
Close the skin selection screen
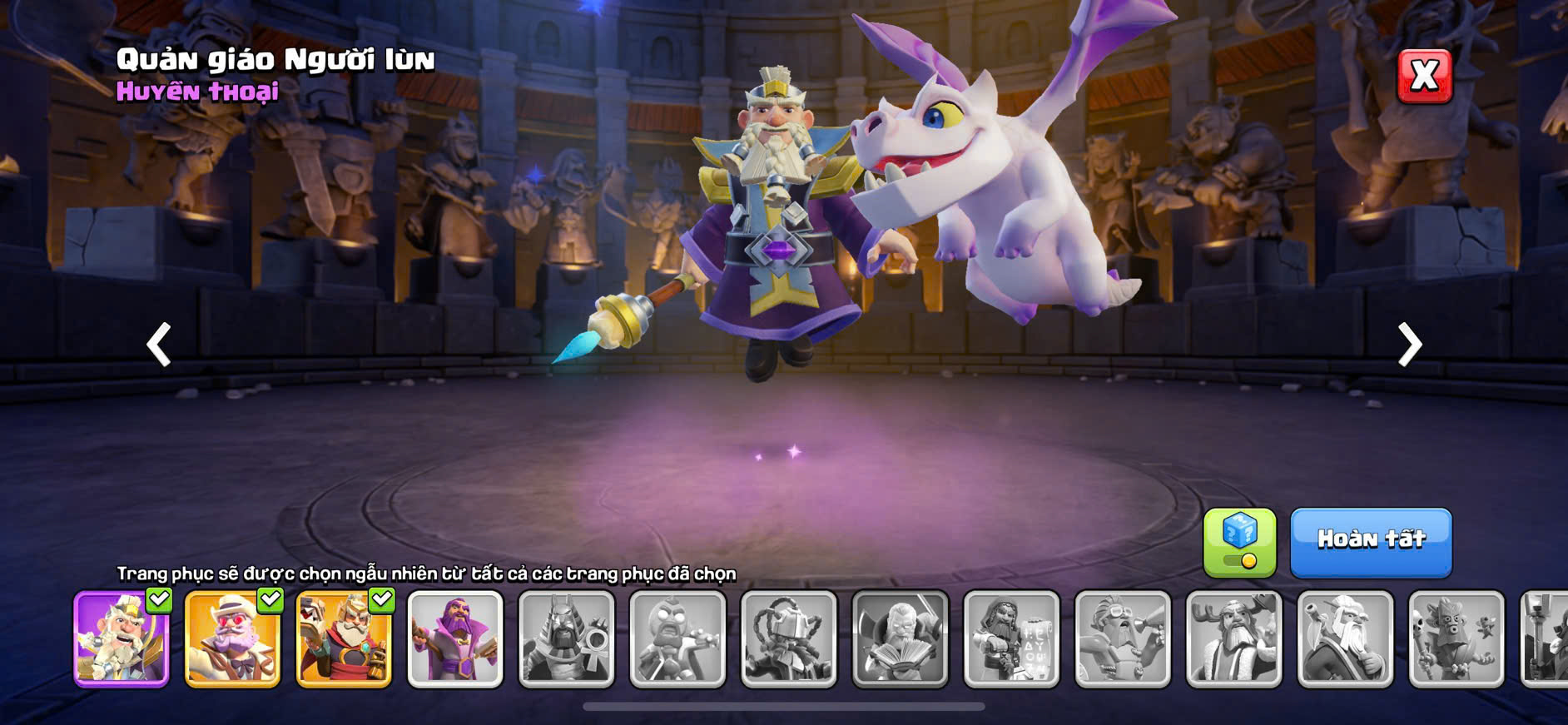click(x=1424, y=76)
